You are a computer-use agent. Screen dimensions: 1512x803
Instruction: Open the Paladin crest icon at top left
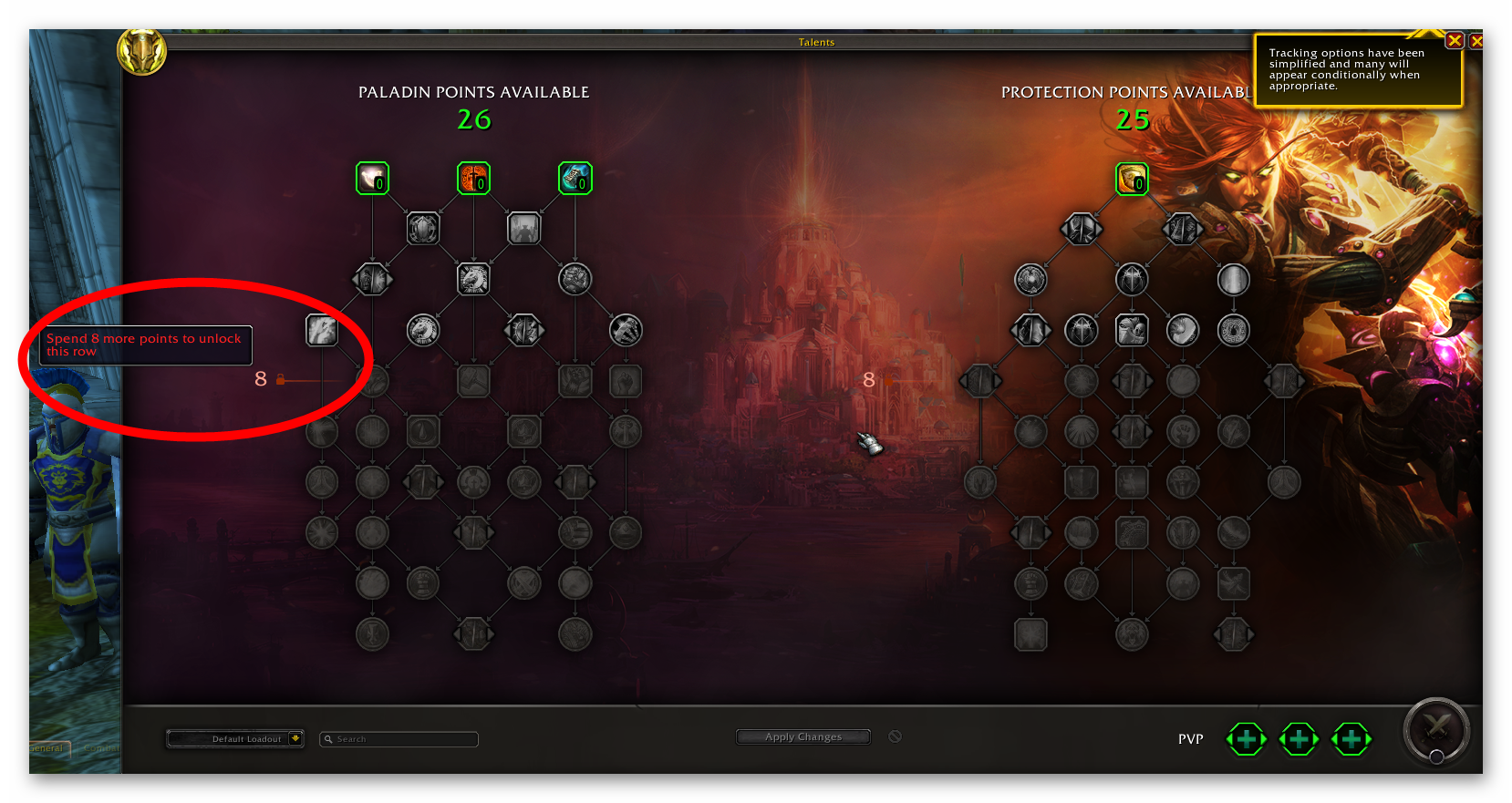pyautogui.click(x=142, y=52)
